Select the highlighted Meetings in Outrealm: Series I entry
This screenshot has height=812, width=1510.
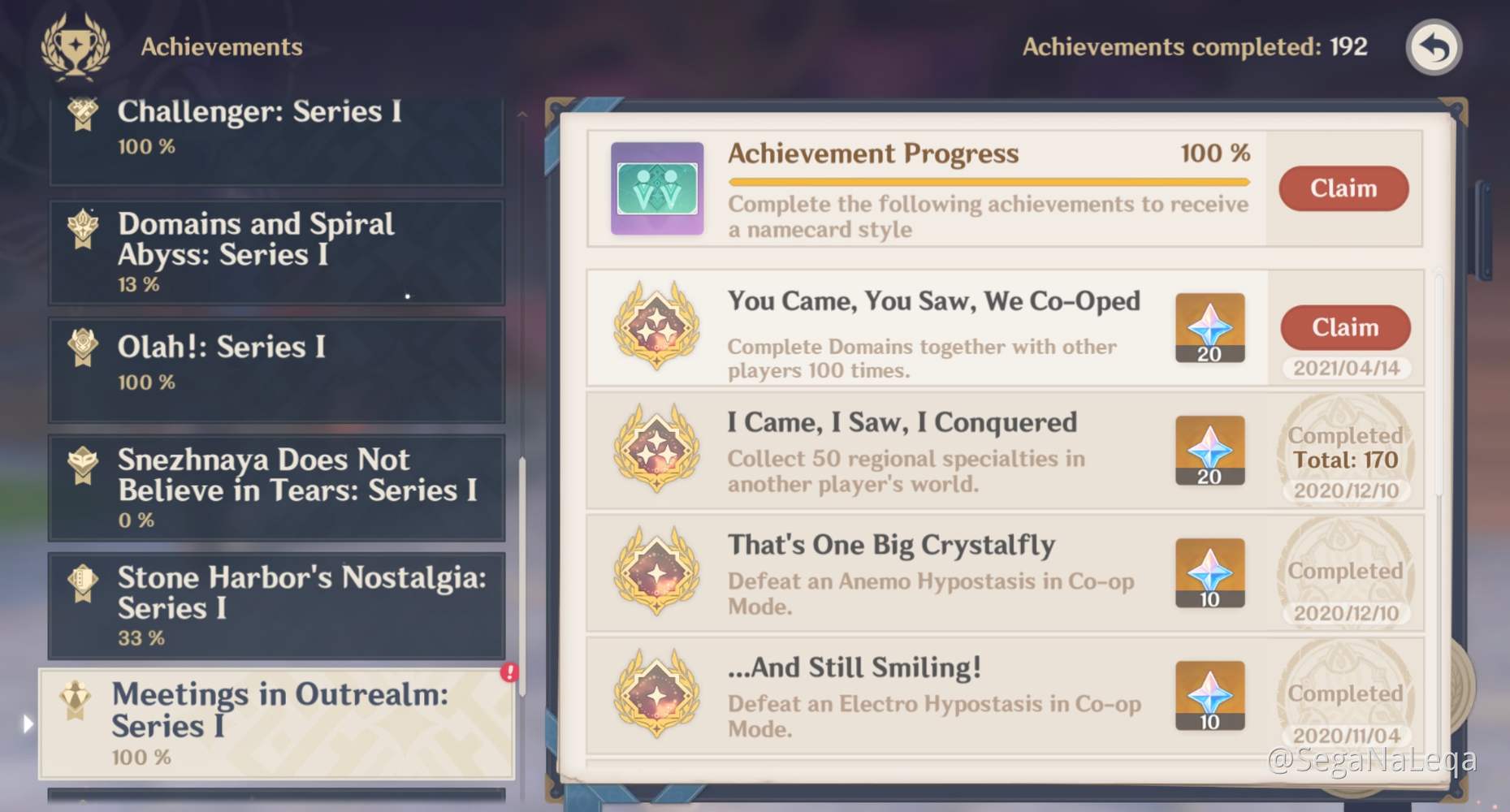pos(276,723)
